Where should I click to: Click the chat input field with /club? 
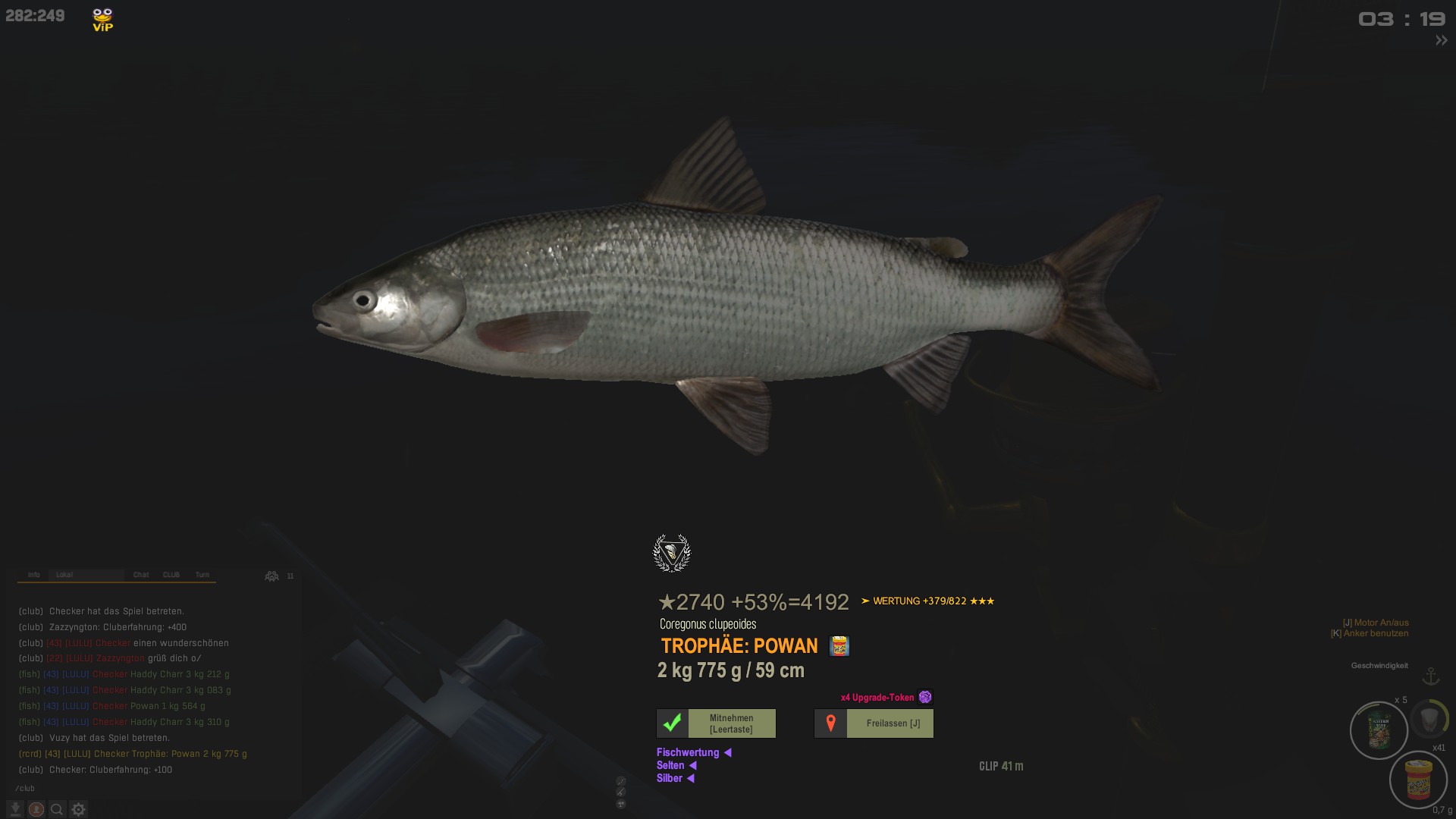[x=152, y=788]
